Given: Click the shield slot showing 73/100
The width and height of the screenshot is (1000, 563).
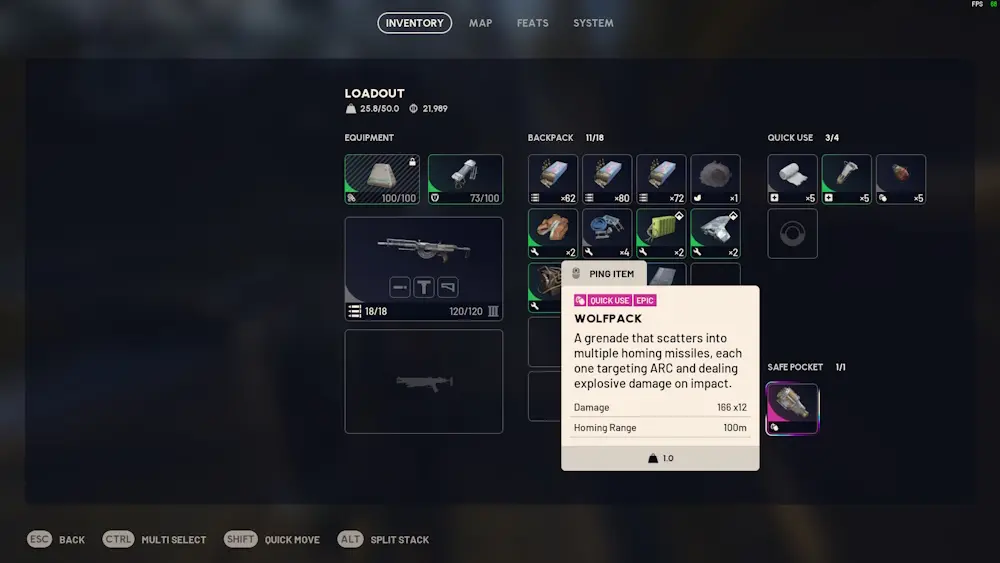Looking at the screenshot, I should pos(465,179).
